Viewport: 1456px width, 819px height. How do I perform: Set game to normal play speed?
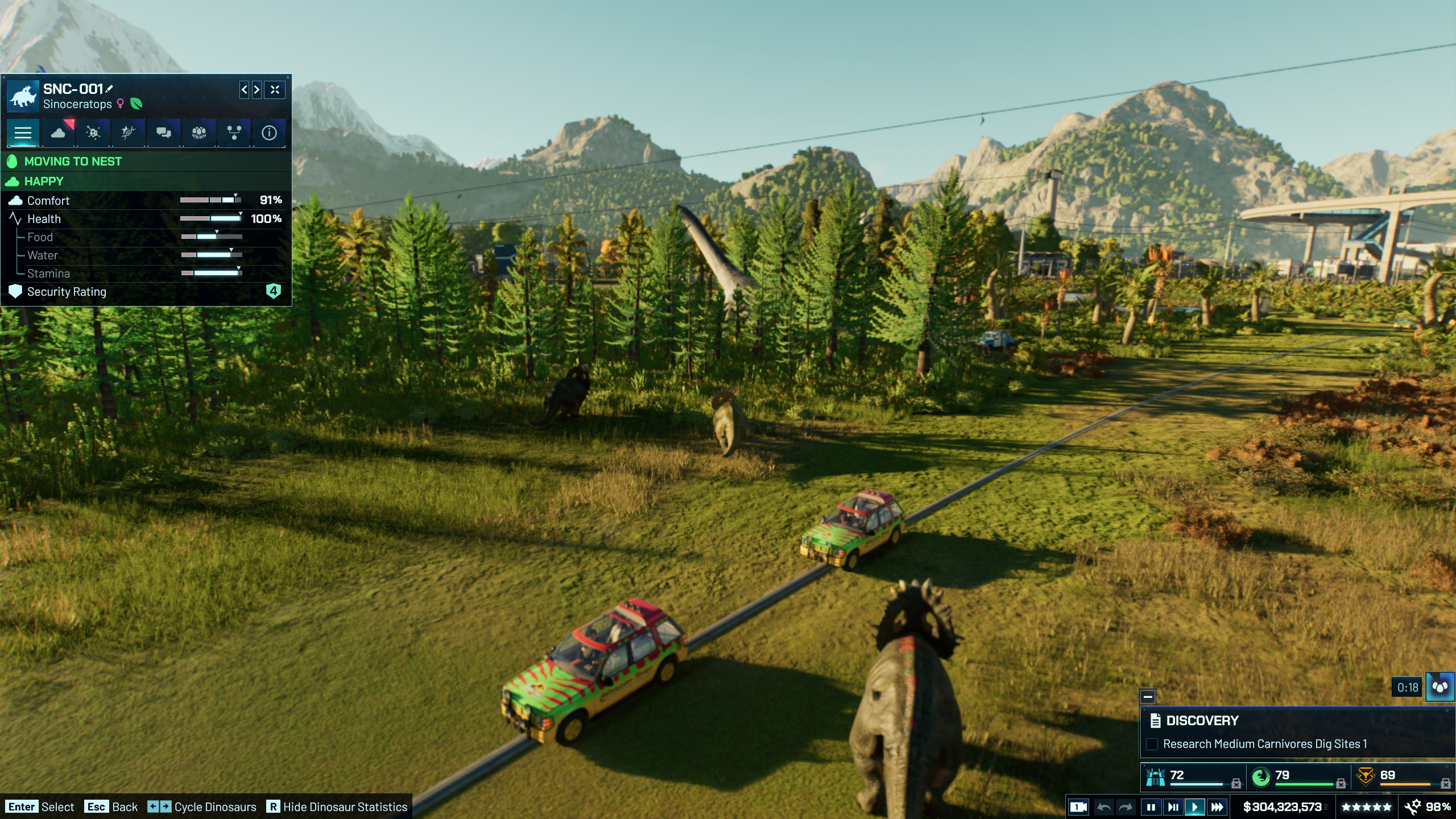1194,807
